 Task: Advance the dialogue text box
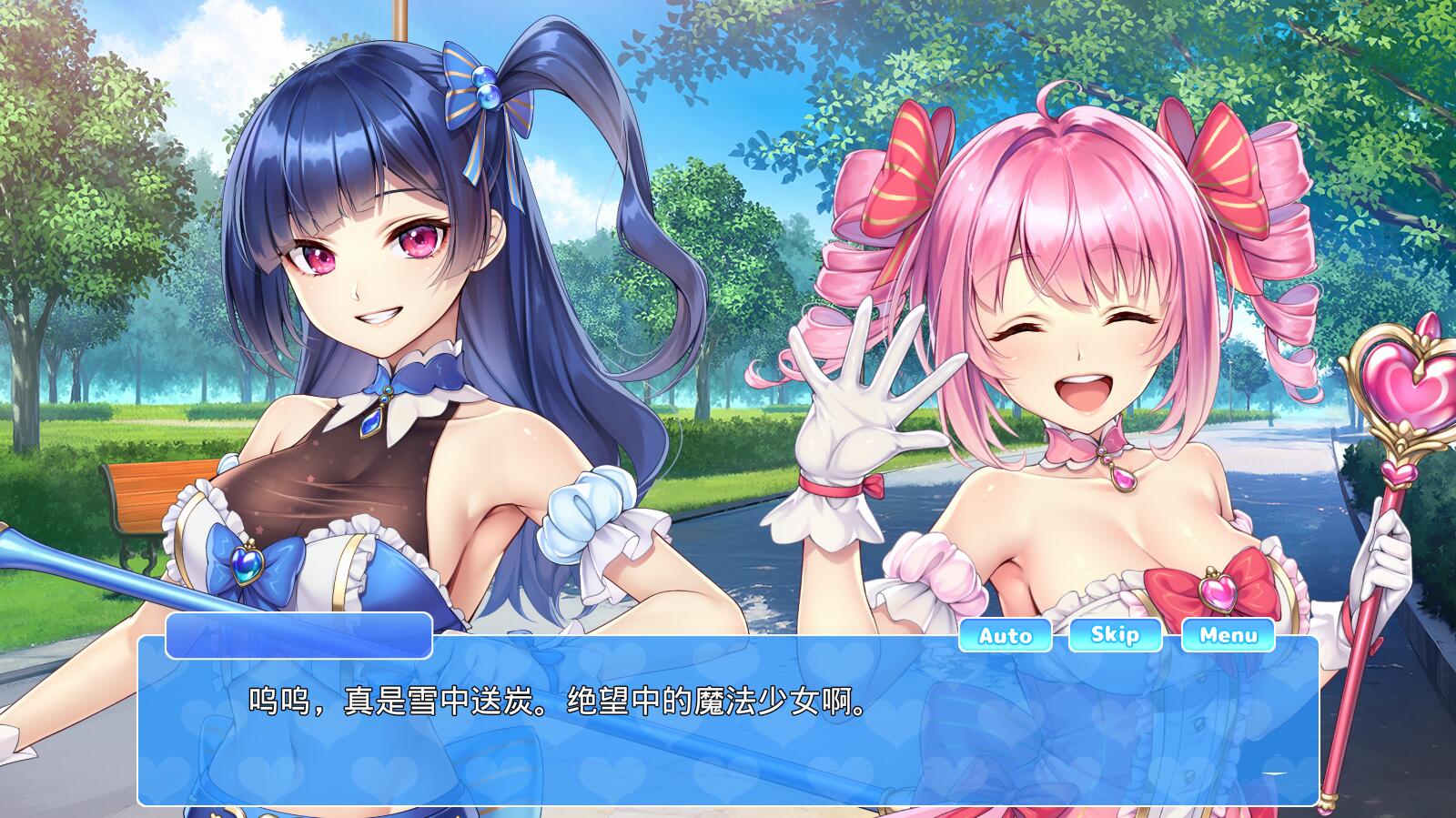[x=727, y=721]
